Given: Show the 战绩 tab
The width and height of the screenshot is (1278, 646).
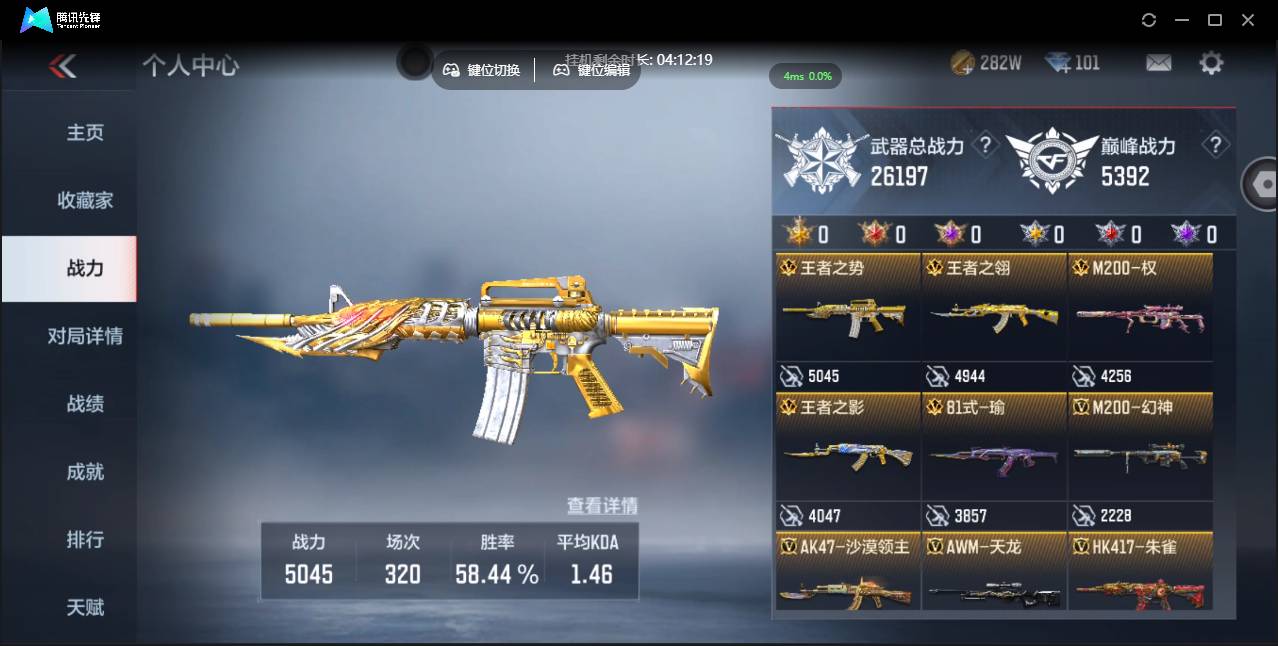Looking at the screenshot, I should (x=85, y=404).
